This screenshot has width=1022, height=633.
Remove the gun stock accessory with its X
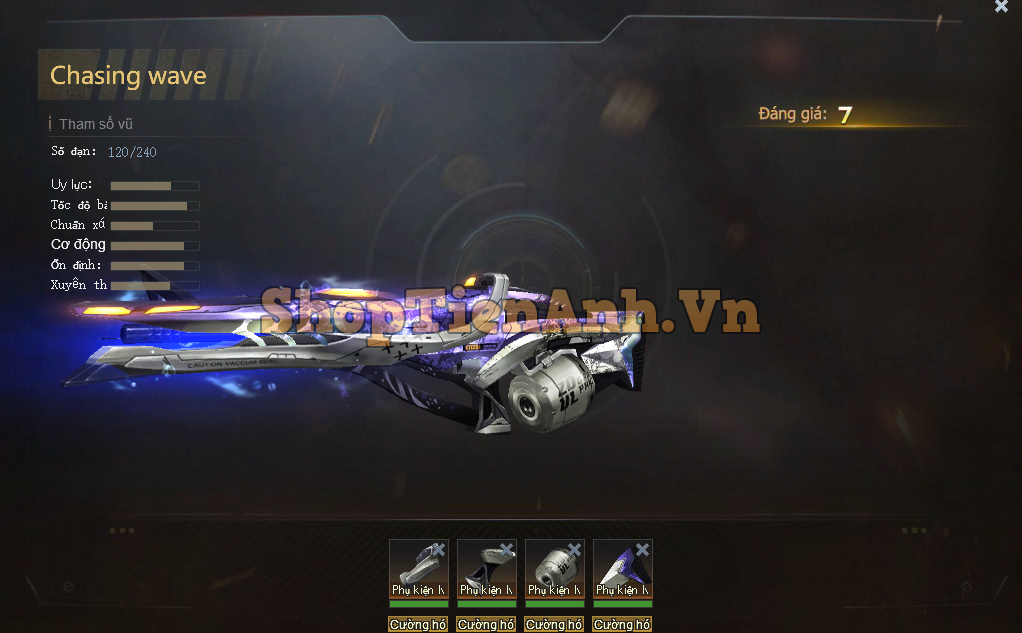pos(507,549)
